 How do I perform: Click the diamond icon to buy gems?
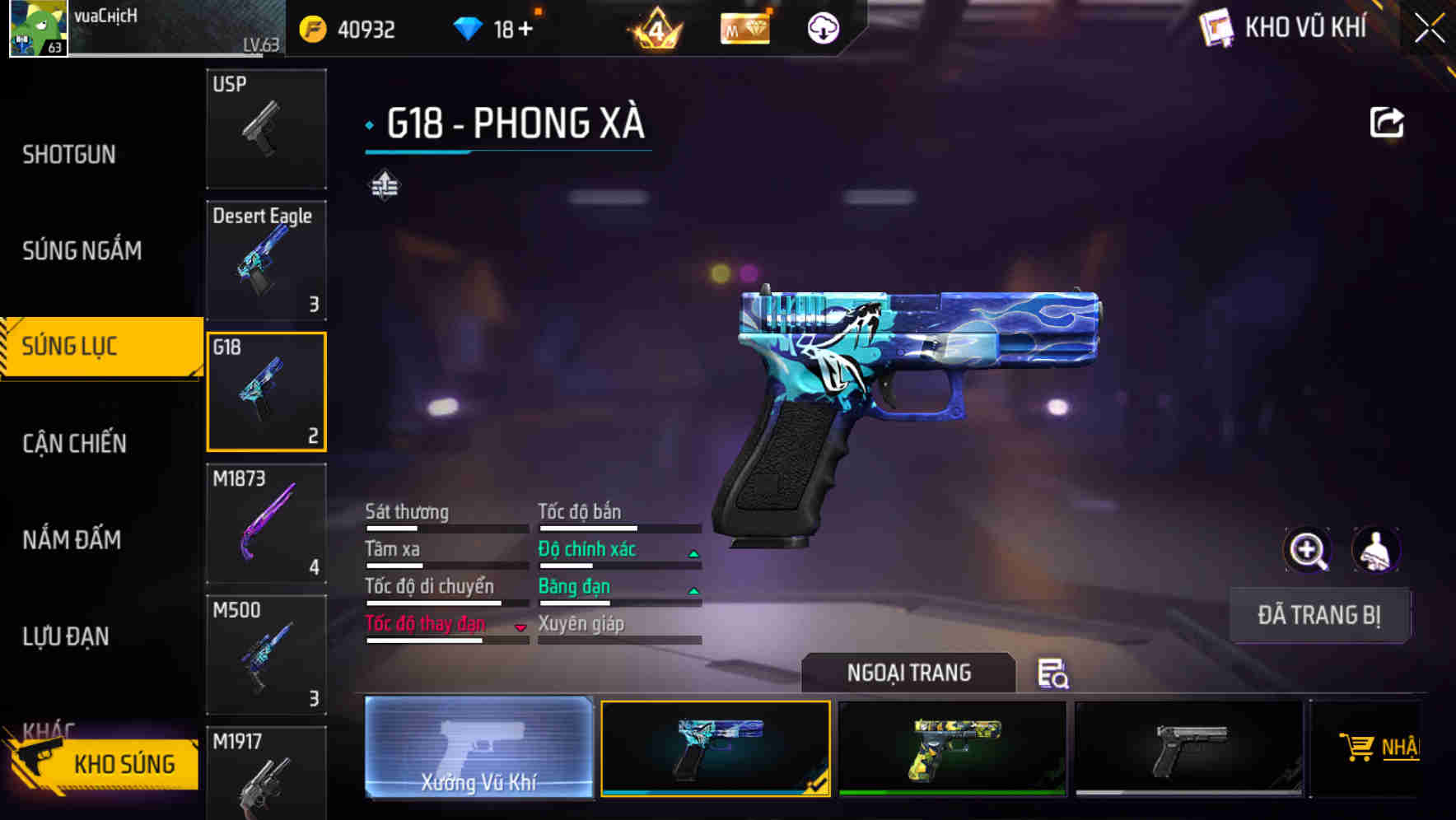[468, 27]
